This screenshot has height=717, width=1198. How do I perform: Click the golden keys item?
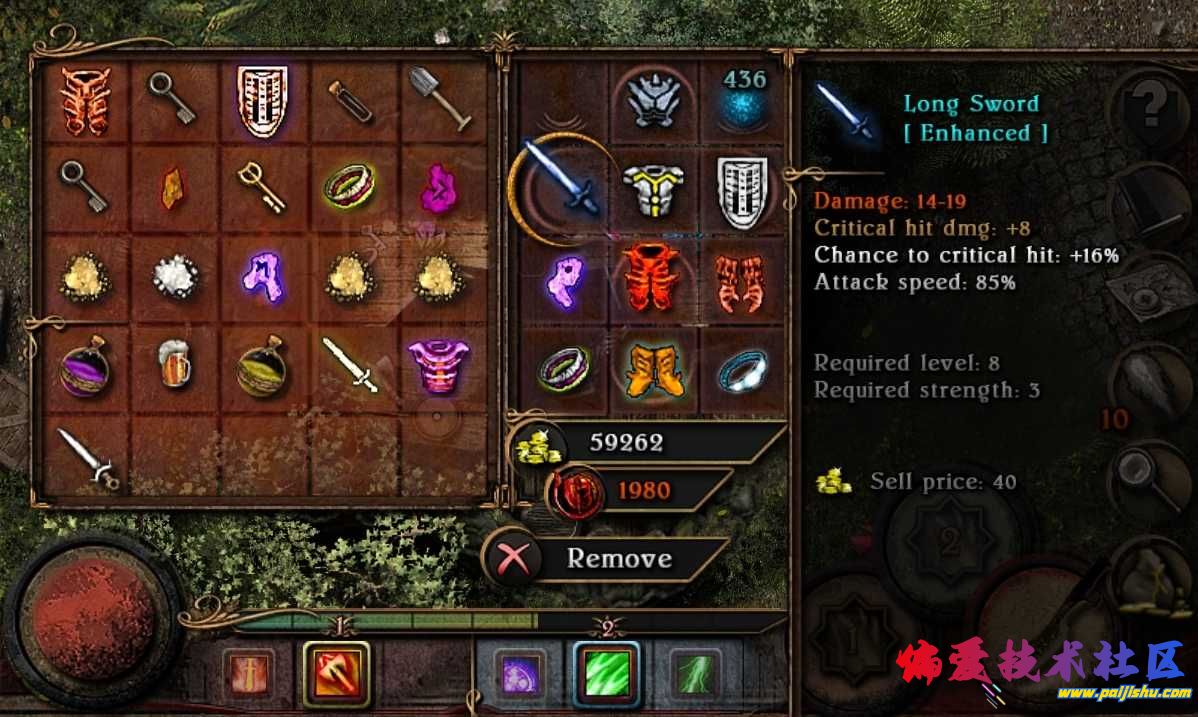(261, 187)
